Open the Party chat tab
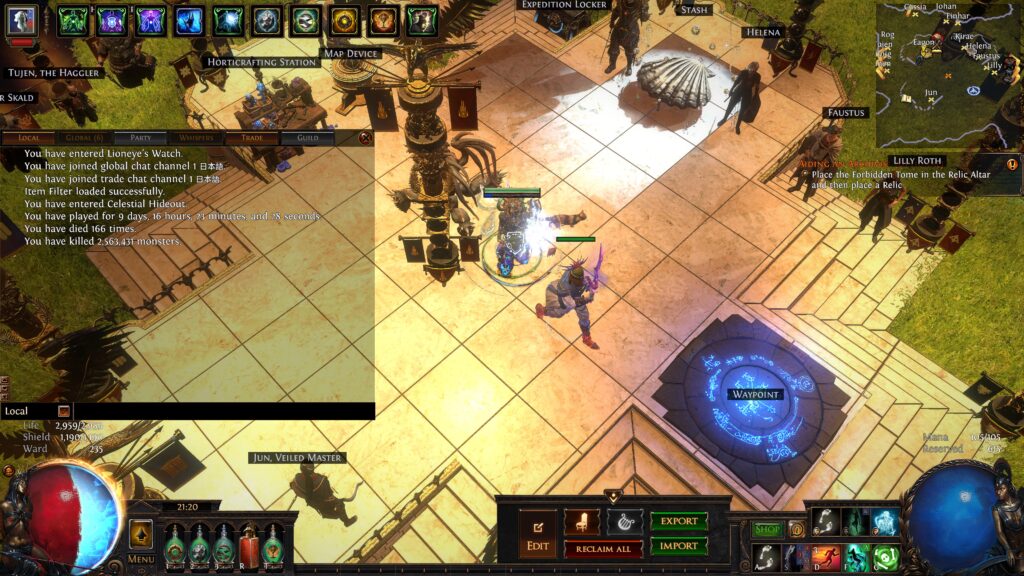Screen dimensions: 1024x576 click(x=140, y=138)
